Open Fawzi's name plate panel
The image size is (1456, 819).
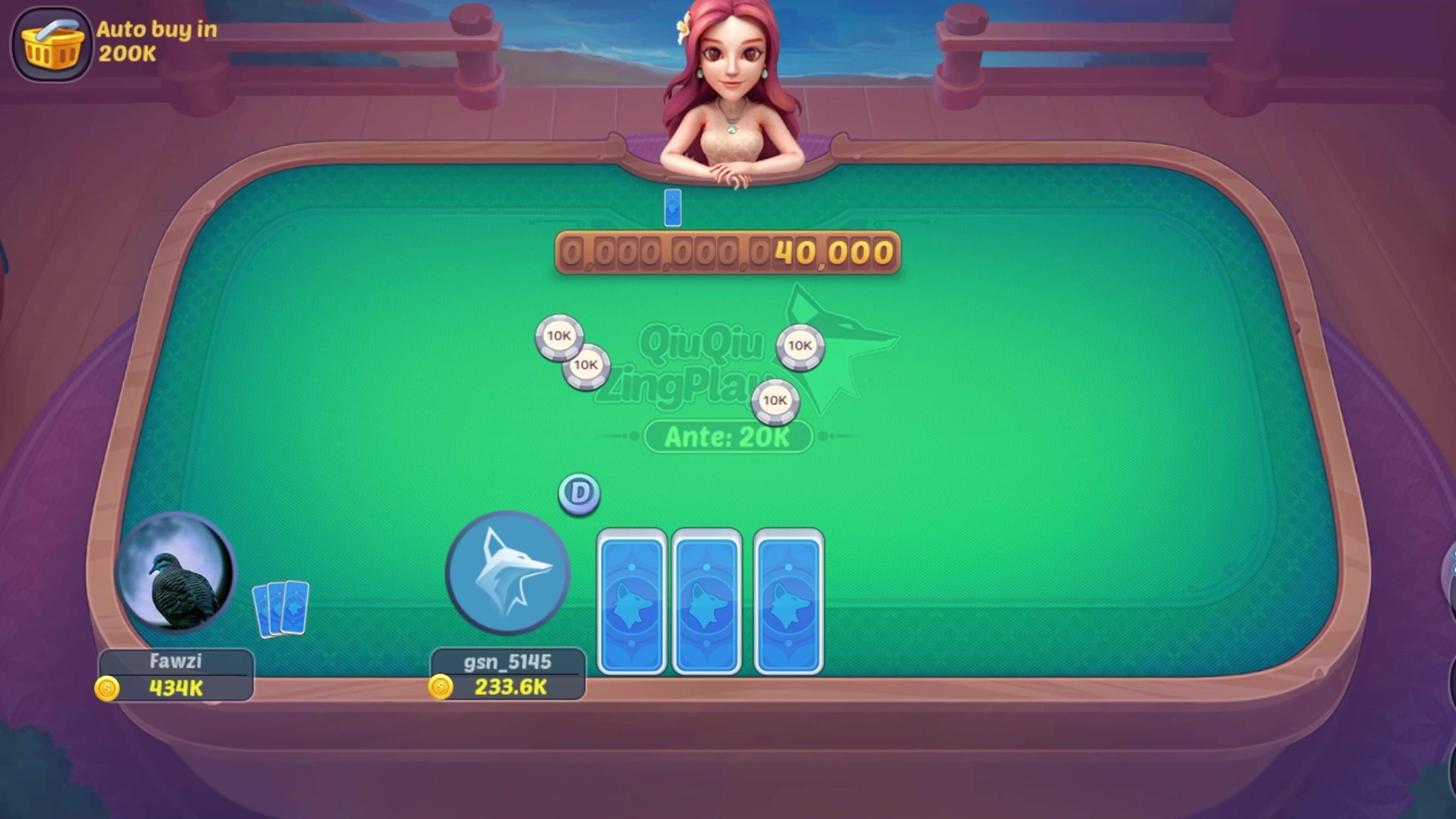pyautogui.click(x=175, y=662)
